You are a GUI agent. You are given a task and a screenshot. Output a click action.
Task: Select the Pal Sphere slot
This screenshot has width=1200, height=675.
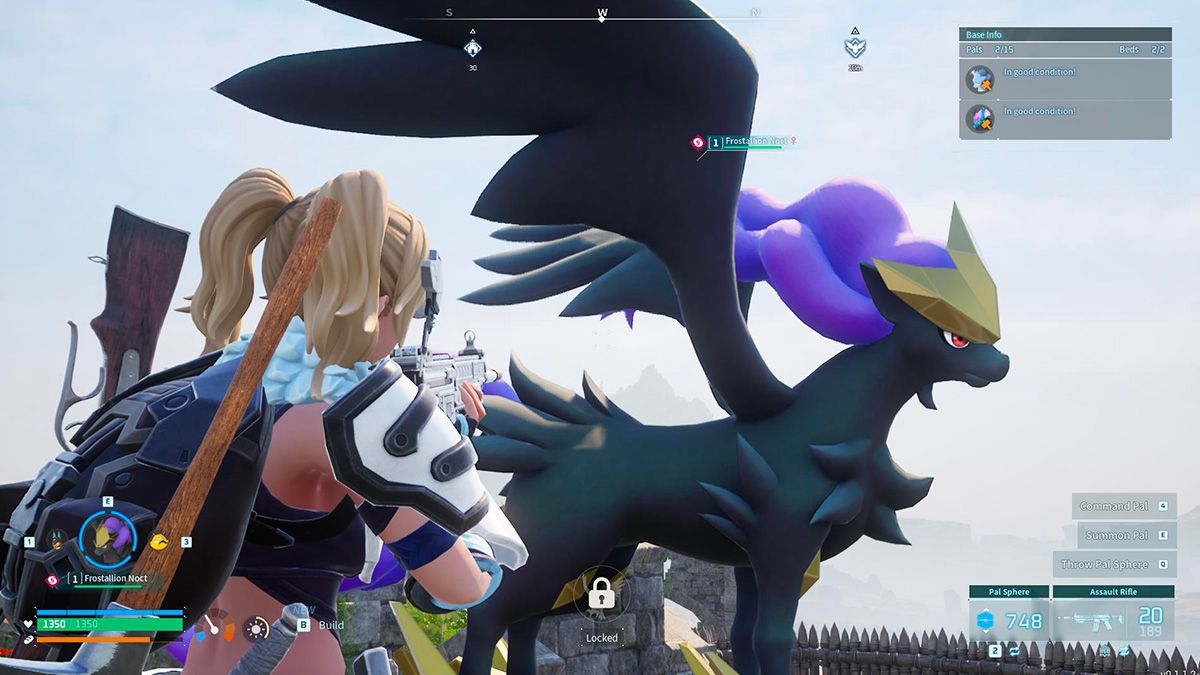click(x=1009, y=620)
